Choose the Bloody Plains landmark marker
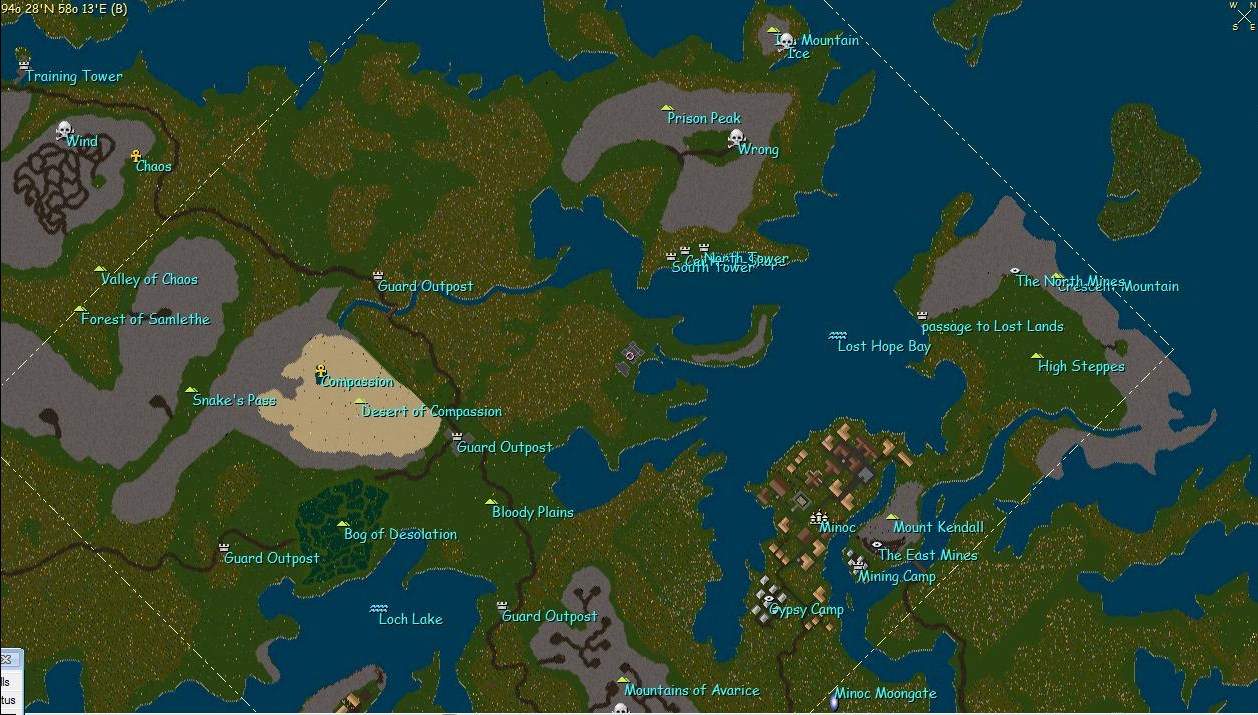This screenshot has height=715, width=1258. point(490,502)
